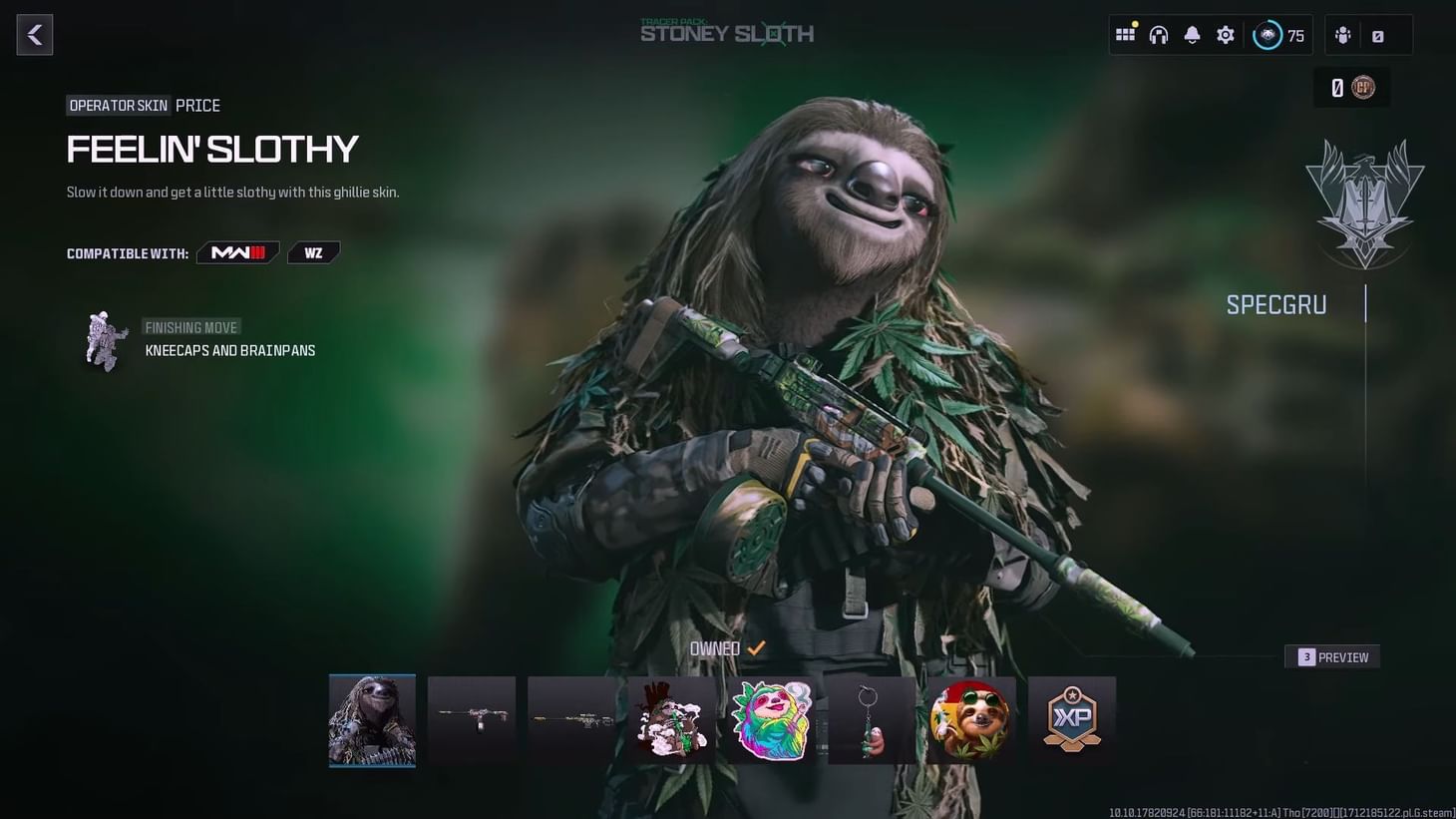1456x819 pixels.
Task: Click the back arrow button
Action: click(34, 34)
